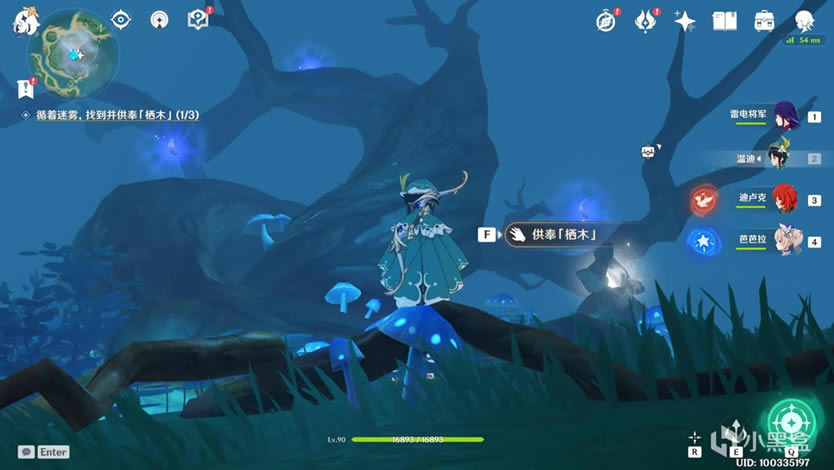Open the character profile head icon
834x470 pixels.
(x=804, y=21)
